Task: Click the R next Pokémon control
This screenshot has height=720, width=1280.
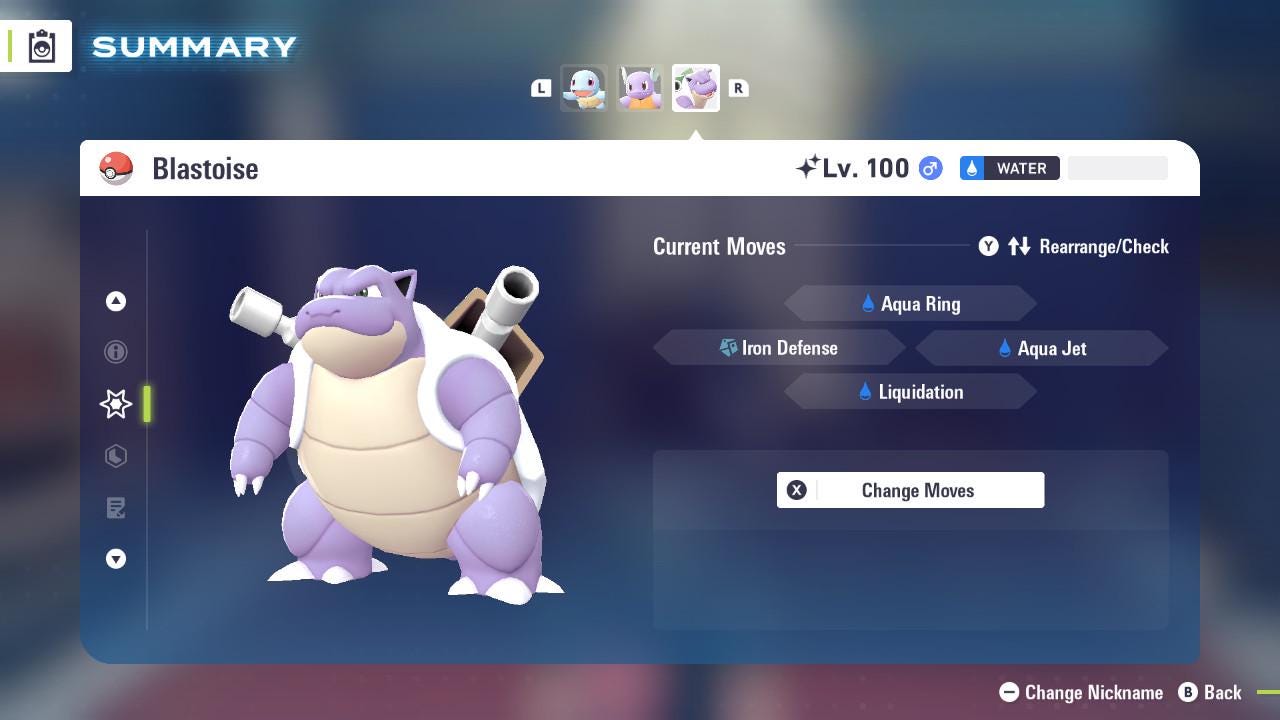Action: (x=739, y=87)
